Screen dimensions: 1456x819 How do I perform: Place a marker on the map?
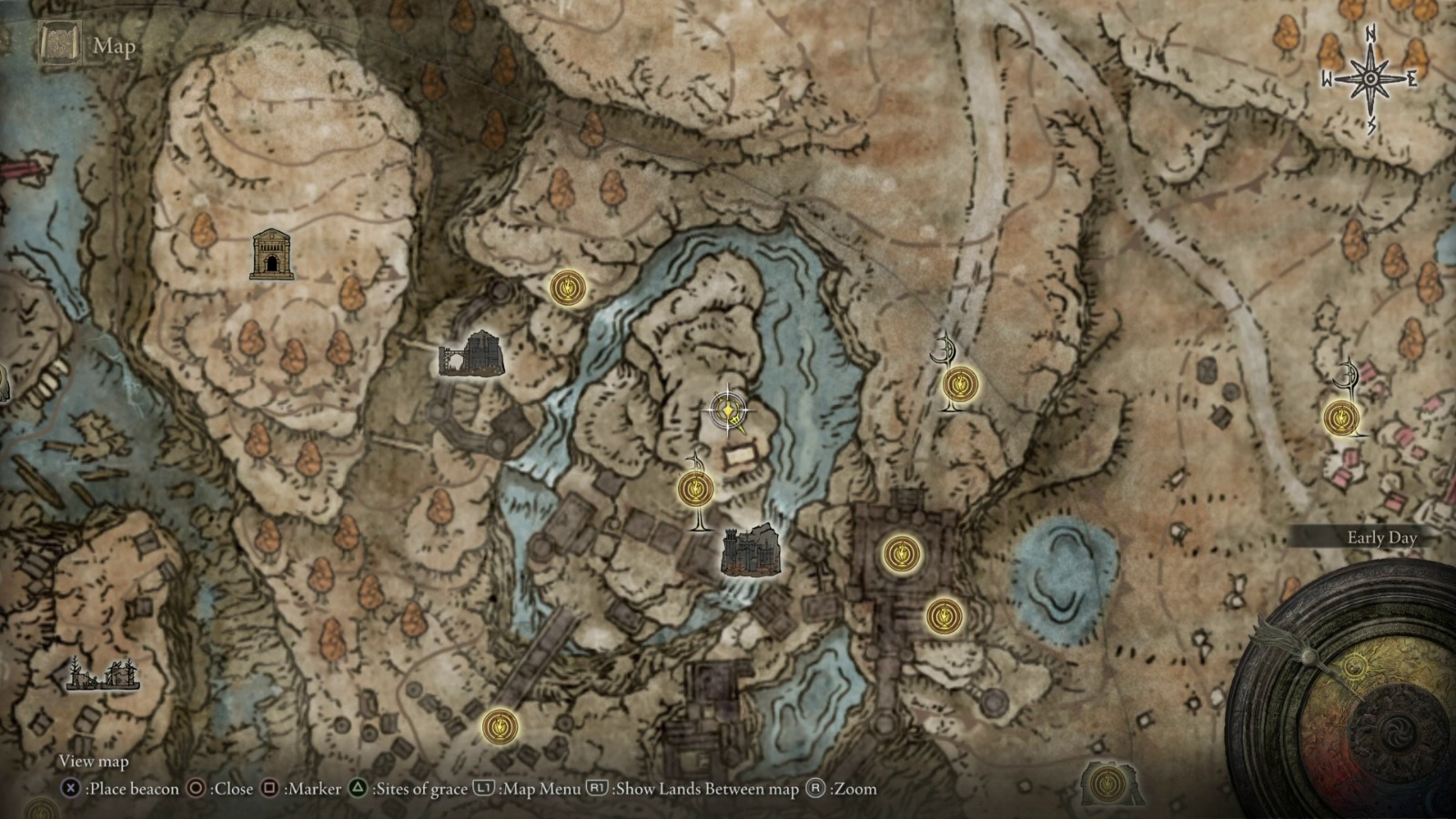coord(270,790)
